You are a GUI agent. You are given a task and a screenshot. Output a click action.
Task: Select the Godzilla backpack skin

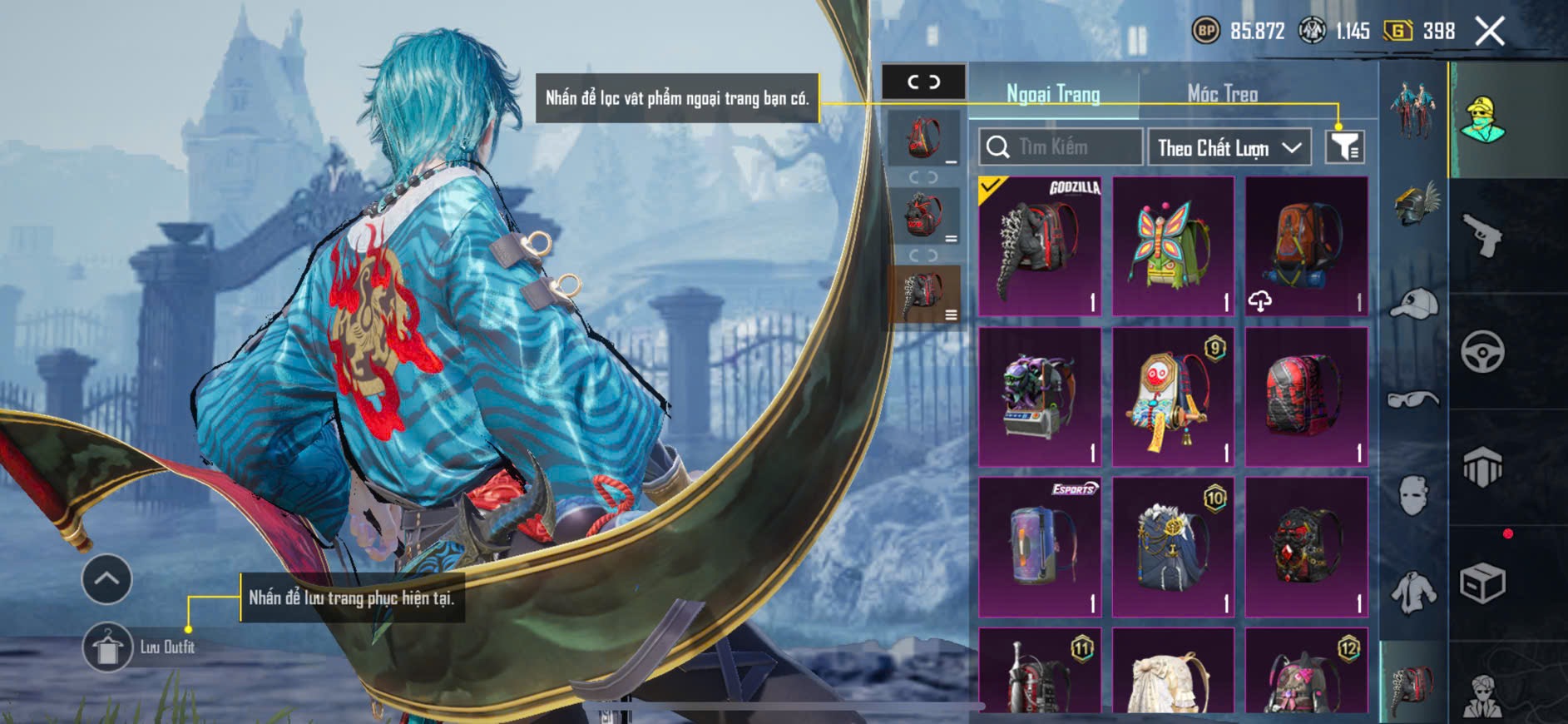pos(1040,246)
